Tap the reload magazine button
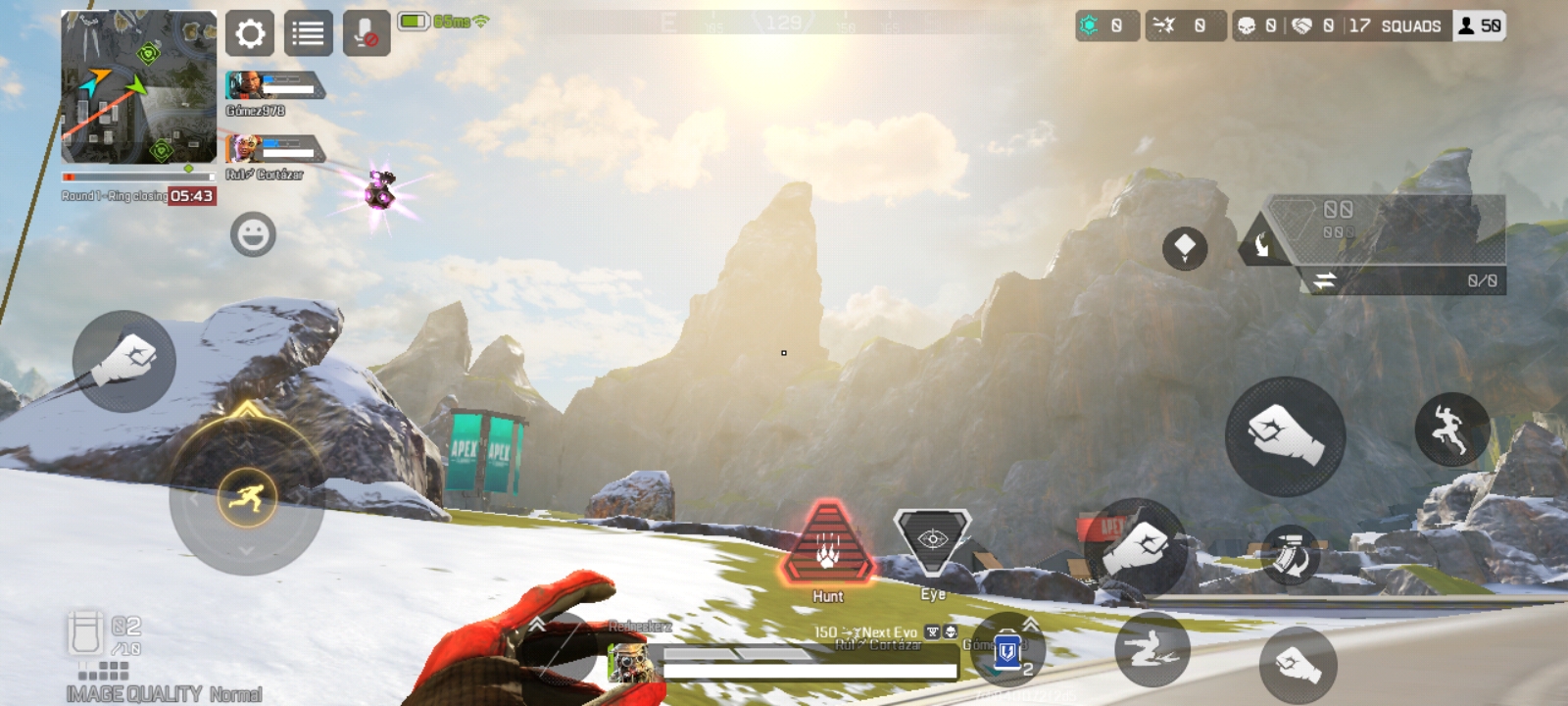The width and height of the screenshot is (1568, 706). [1291, 556]
